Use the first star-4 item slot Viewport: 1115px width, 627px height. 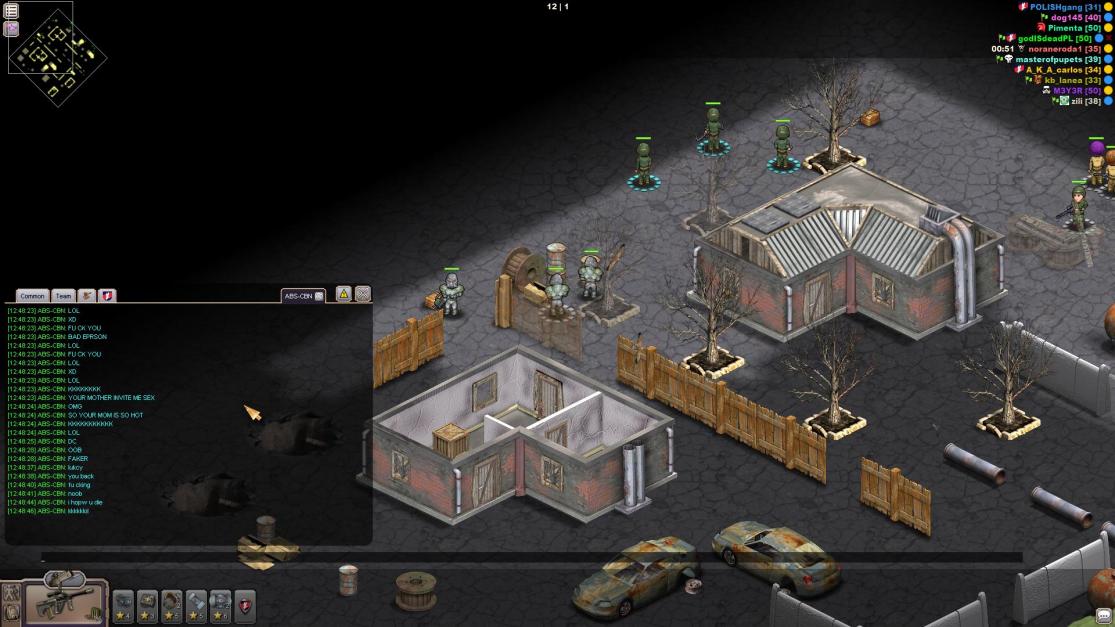(x=123, y=604)
